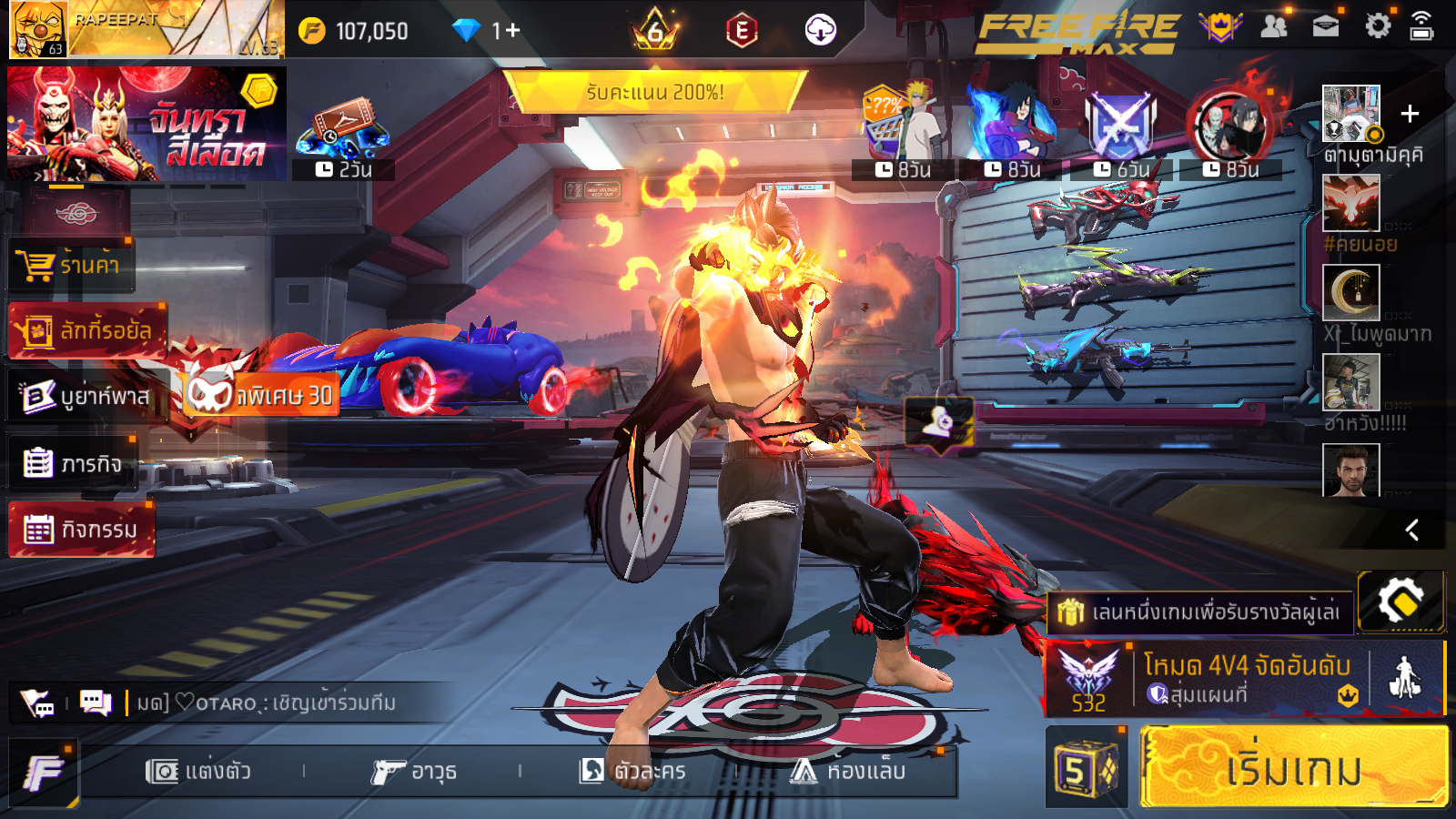Switch to the ห้องแล็บ lab tab
The image size is (1456, 819).
point(848,772)
